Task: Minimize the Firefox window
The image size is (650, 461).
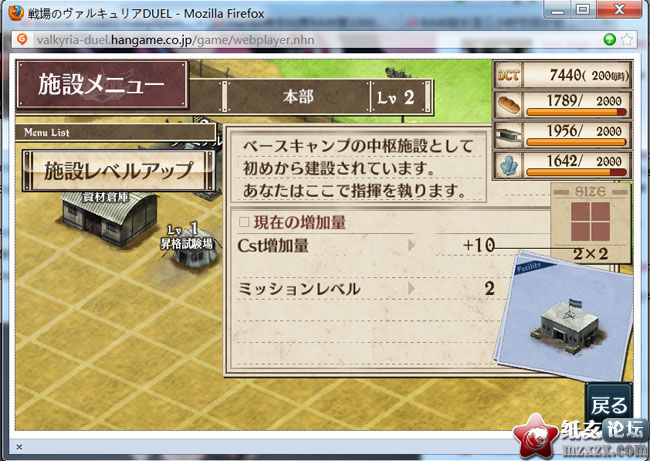Action: 556,9
